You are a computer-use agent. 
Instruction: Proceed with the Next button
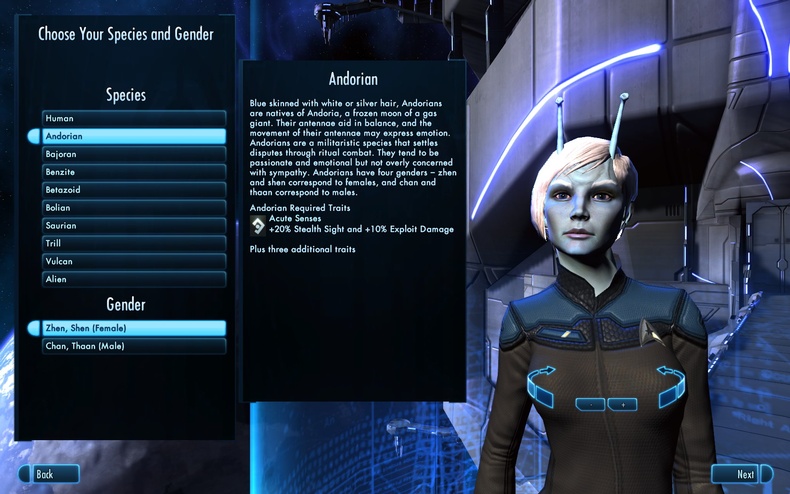(740, 474)
